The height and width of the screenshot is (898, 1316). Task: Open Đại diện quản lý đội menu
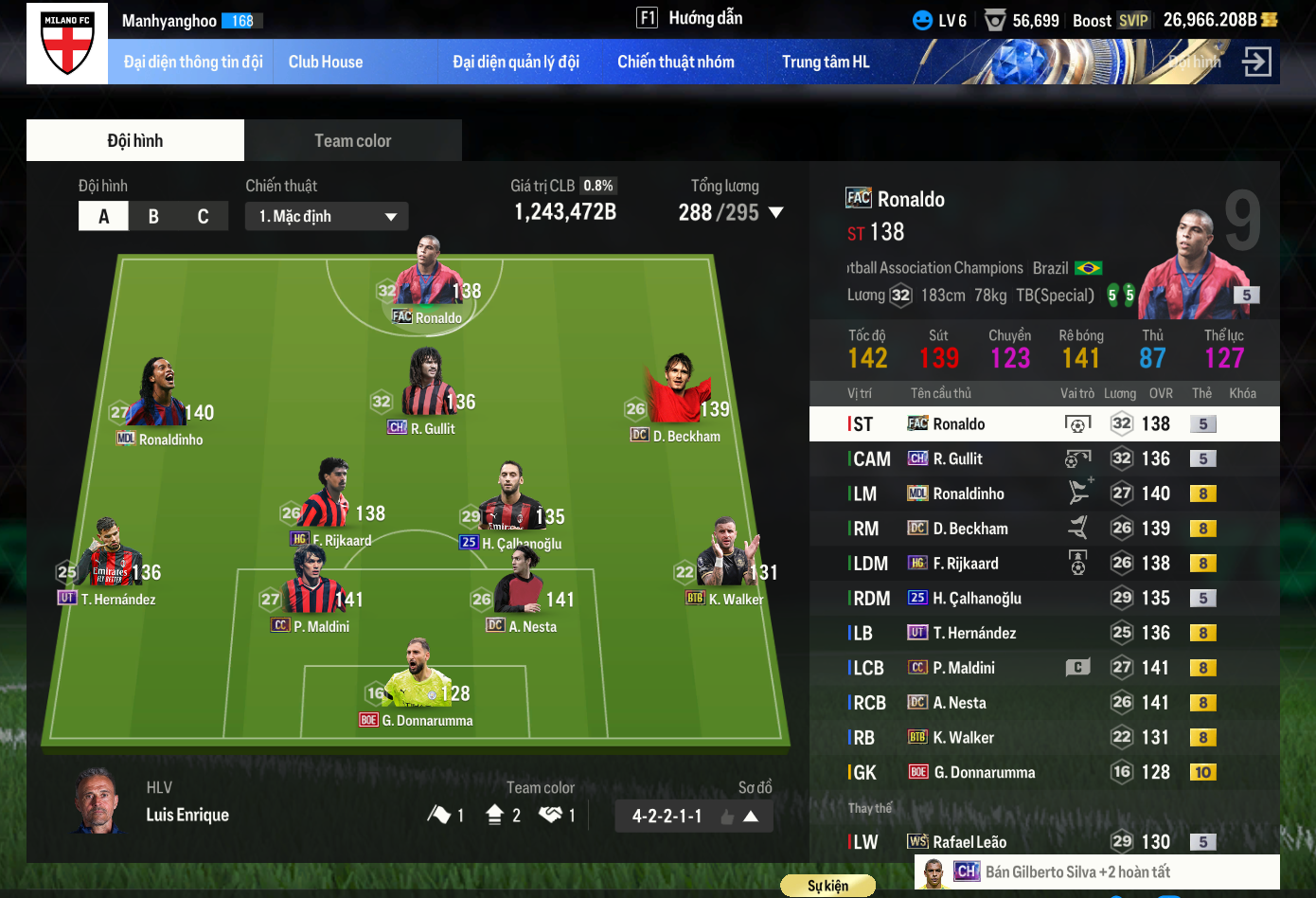(515, 62)
